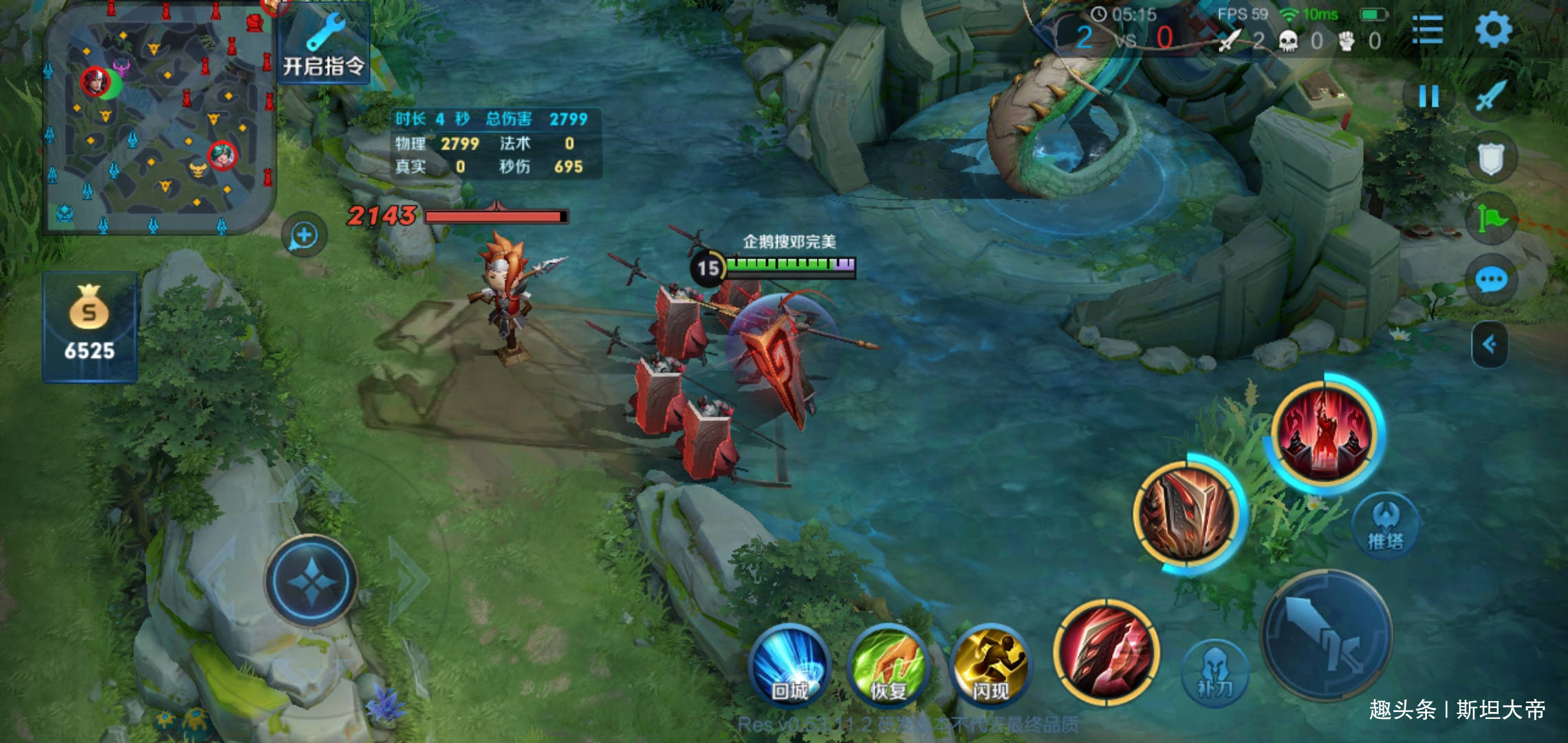Viewport: 1568px width, 743px height.
Task: Tap the shield defend signal icon
Action: [x=1490, y=159]
